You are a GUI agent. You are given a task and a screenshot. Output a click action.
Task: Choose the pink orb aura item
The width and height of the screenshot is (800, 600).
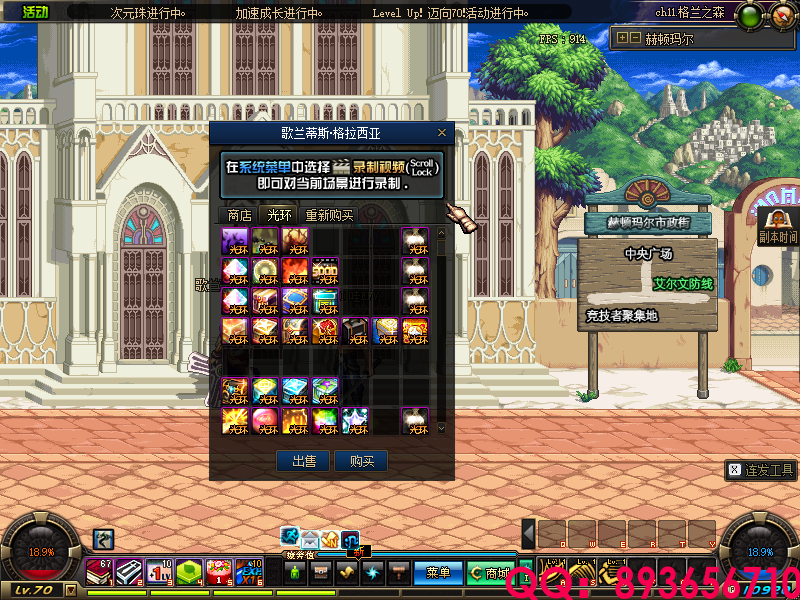click(265, 420)
